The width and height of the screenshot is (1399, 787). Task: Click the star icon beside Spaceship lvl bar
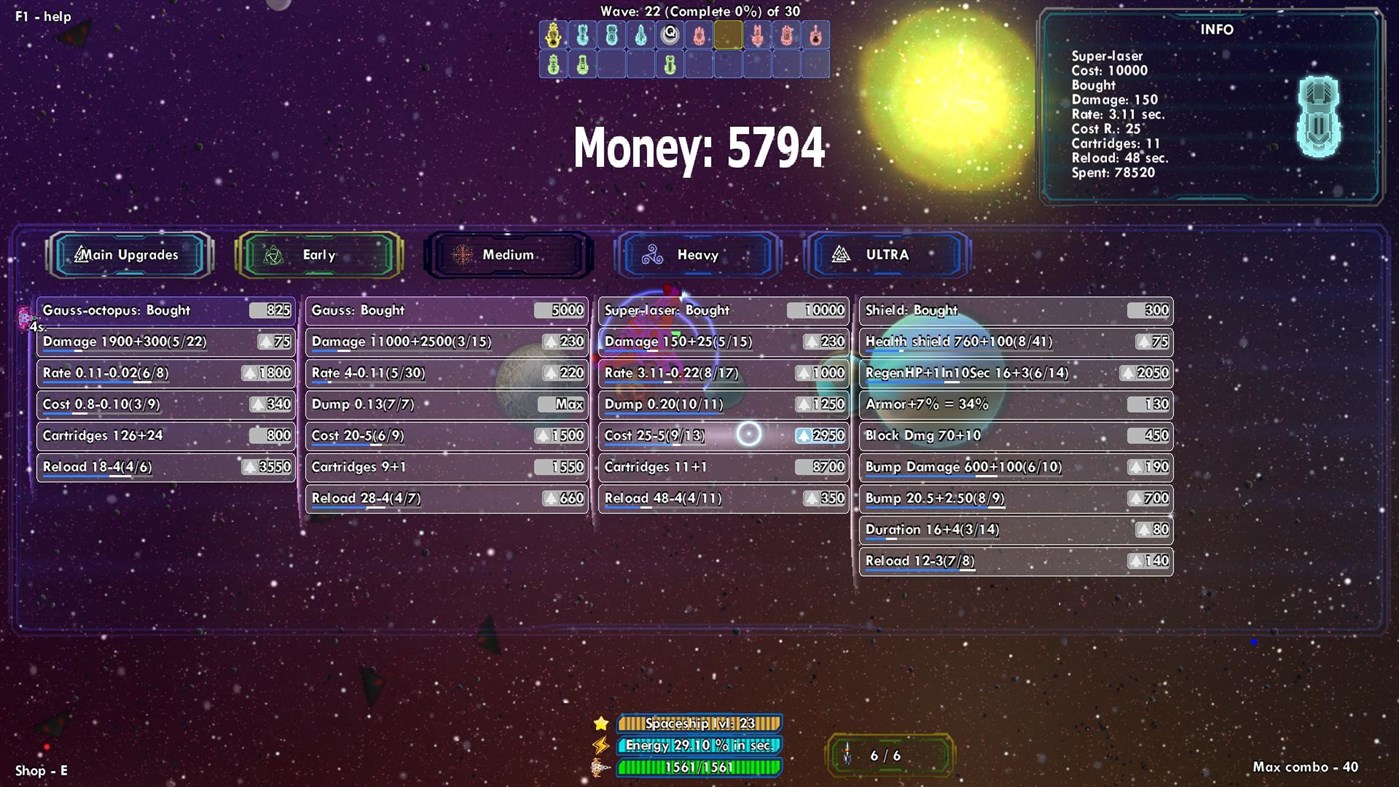(x=600, y=722)
